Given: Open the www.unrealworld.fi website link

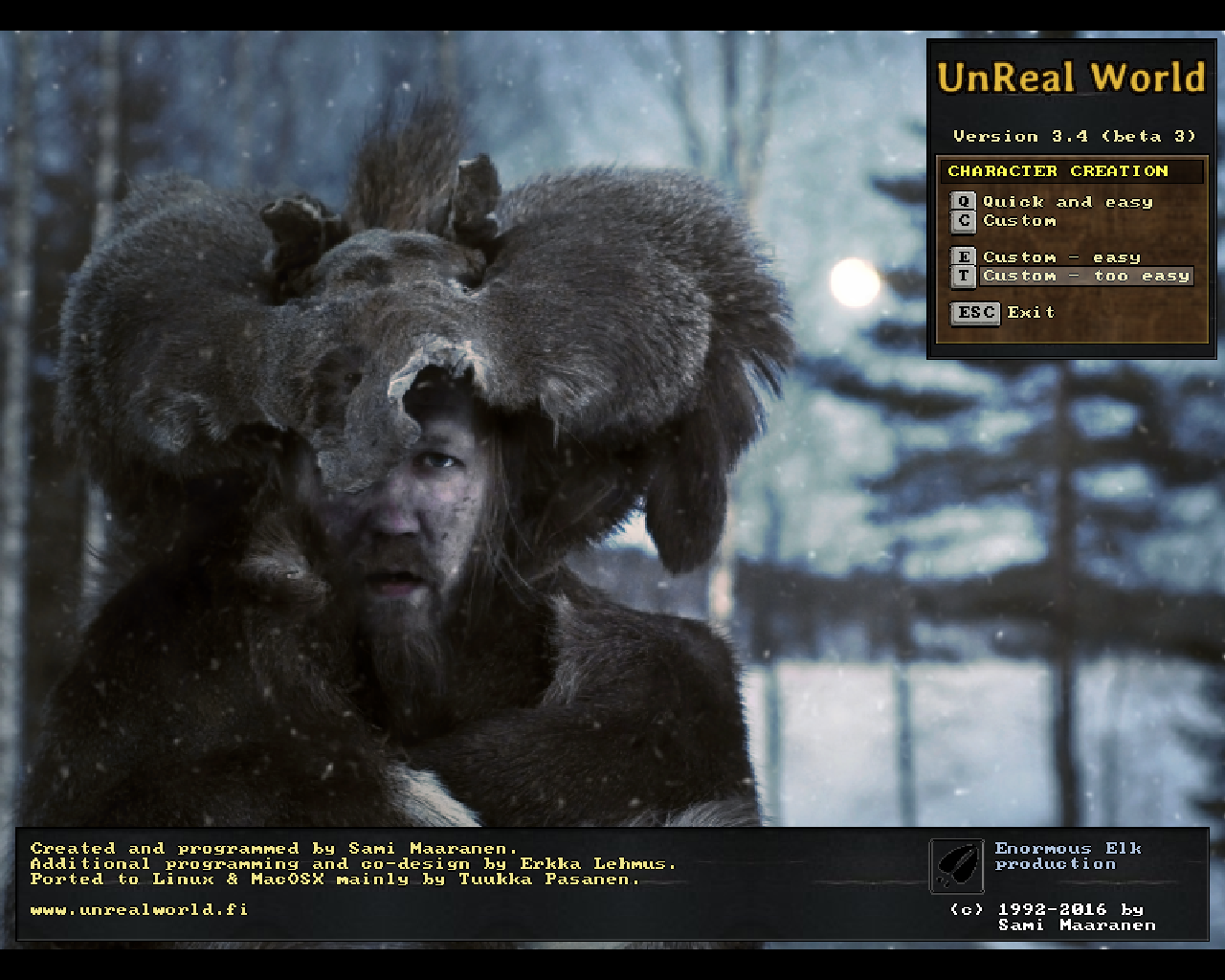Looking at the screenshot, I should coord(139,909).
